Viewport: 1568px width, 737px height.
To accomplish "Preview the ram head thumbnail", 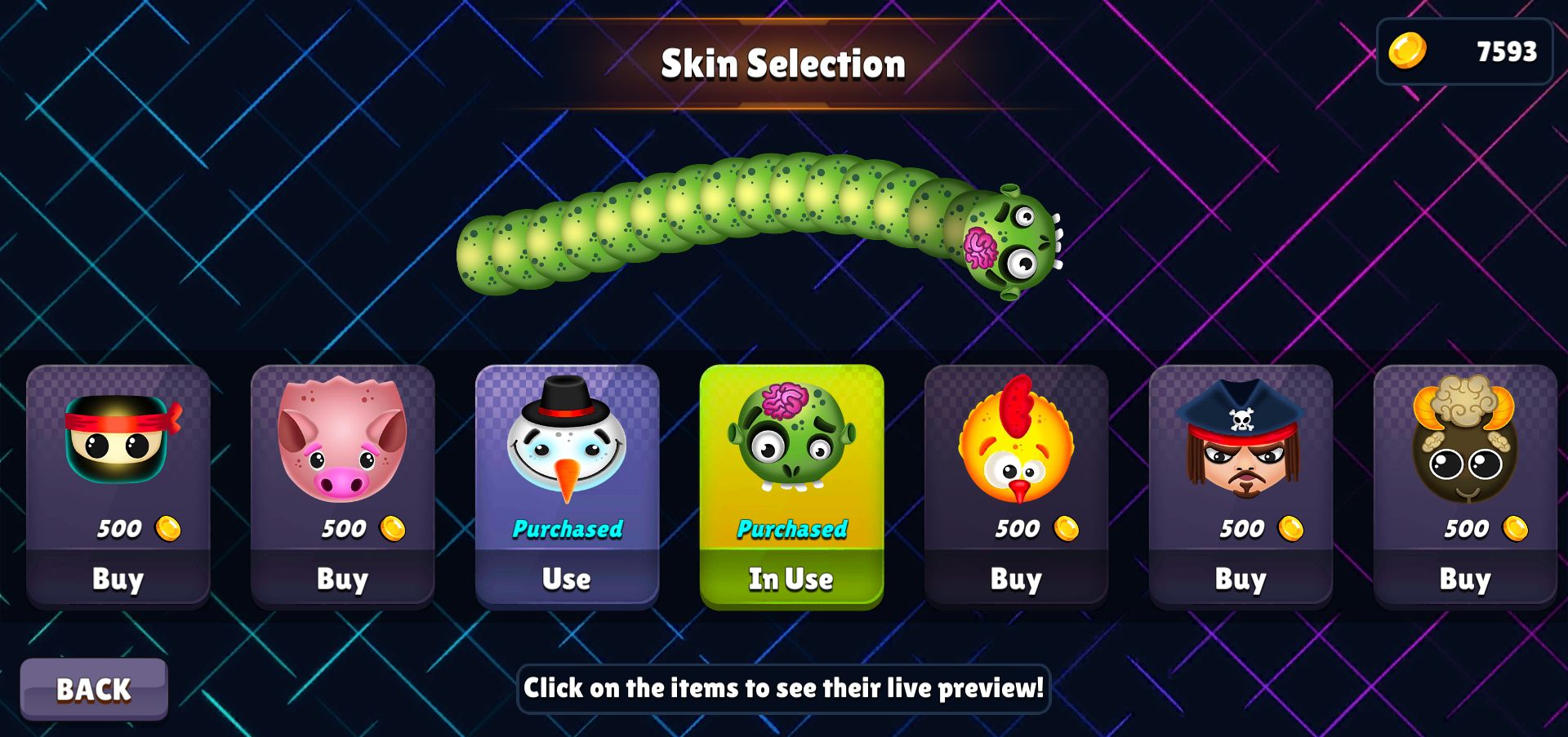I will pyautogui.click(x=1465, y=441).
